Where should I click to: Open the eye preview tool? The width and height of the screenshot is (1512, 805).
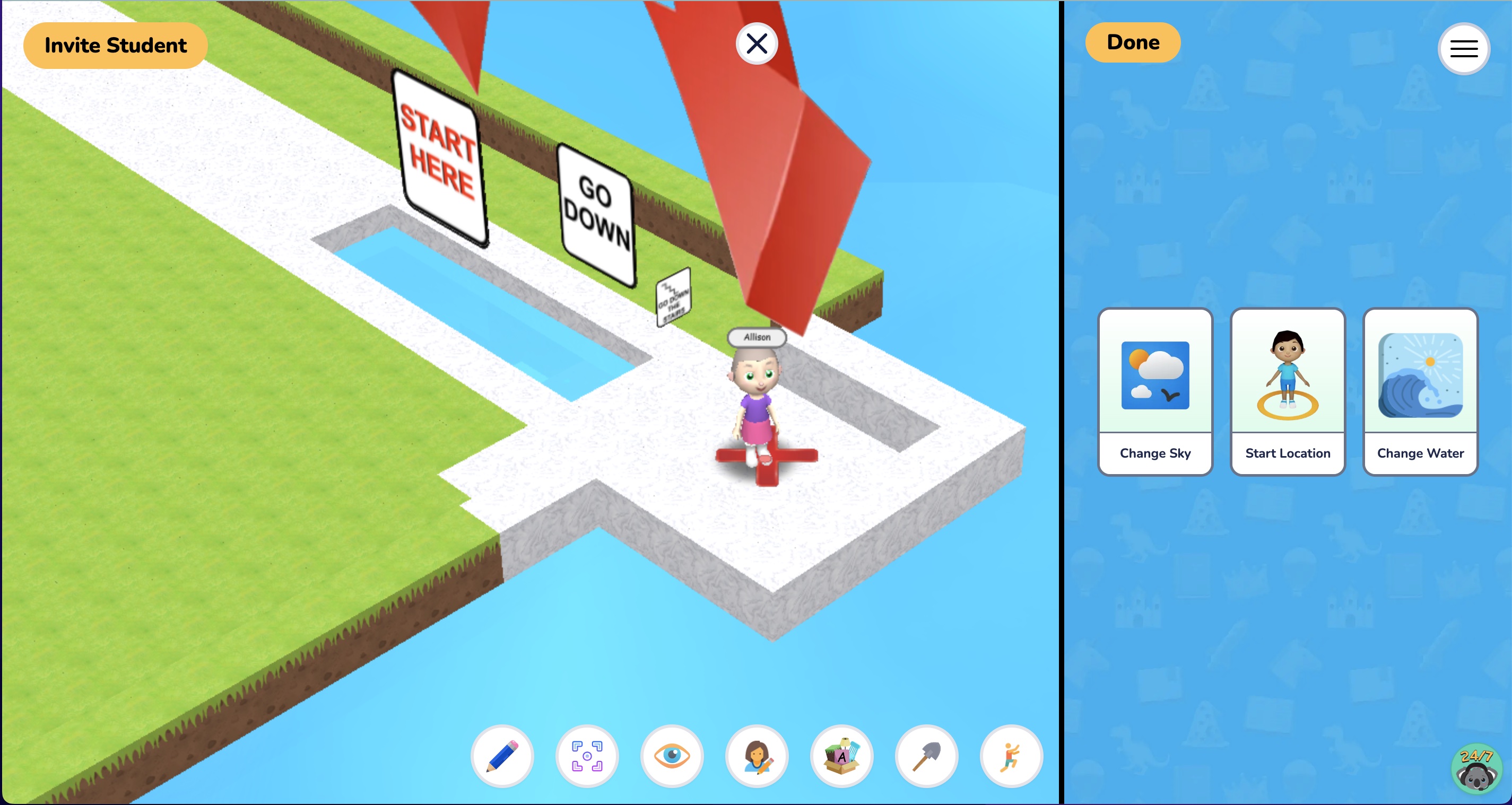pos(672,756)
